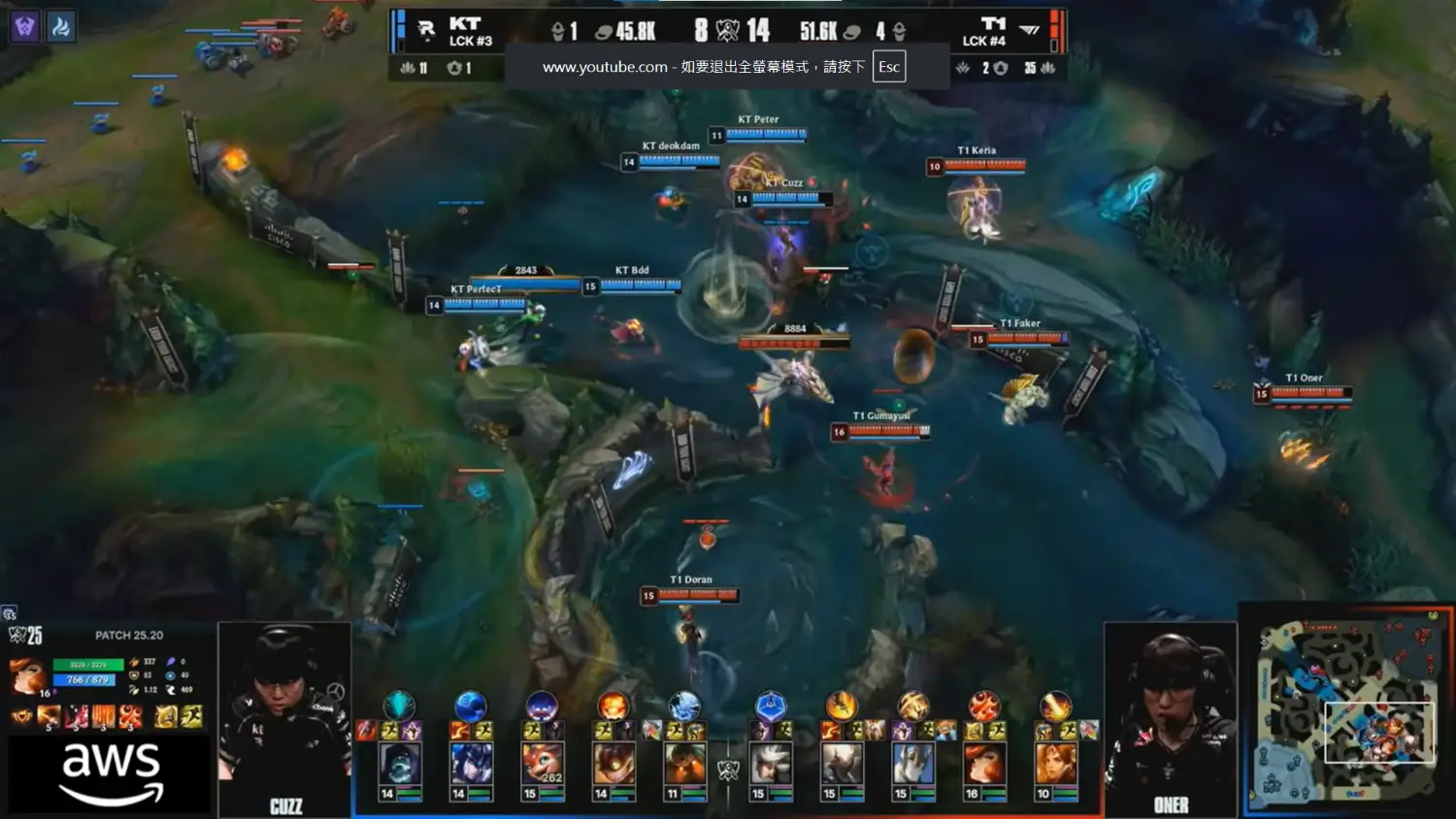The width and height of the screenshot is (1456, 819).
Task: Activate Miss Fortune's Double Up ability icon
Action: click(49, 717)
